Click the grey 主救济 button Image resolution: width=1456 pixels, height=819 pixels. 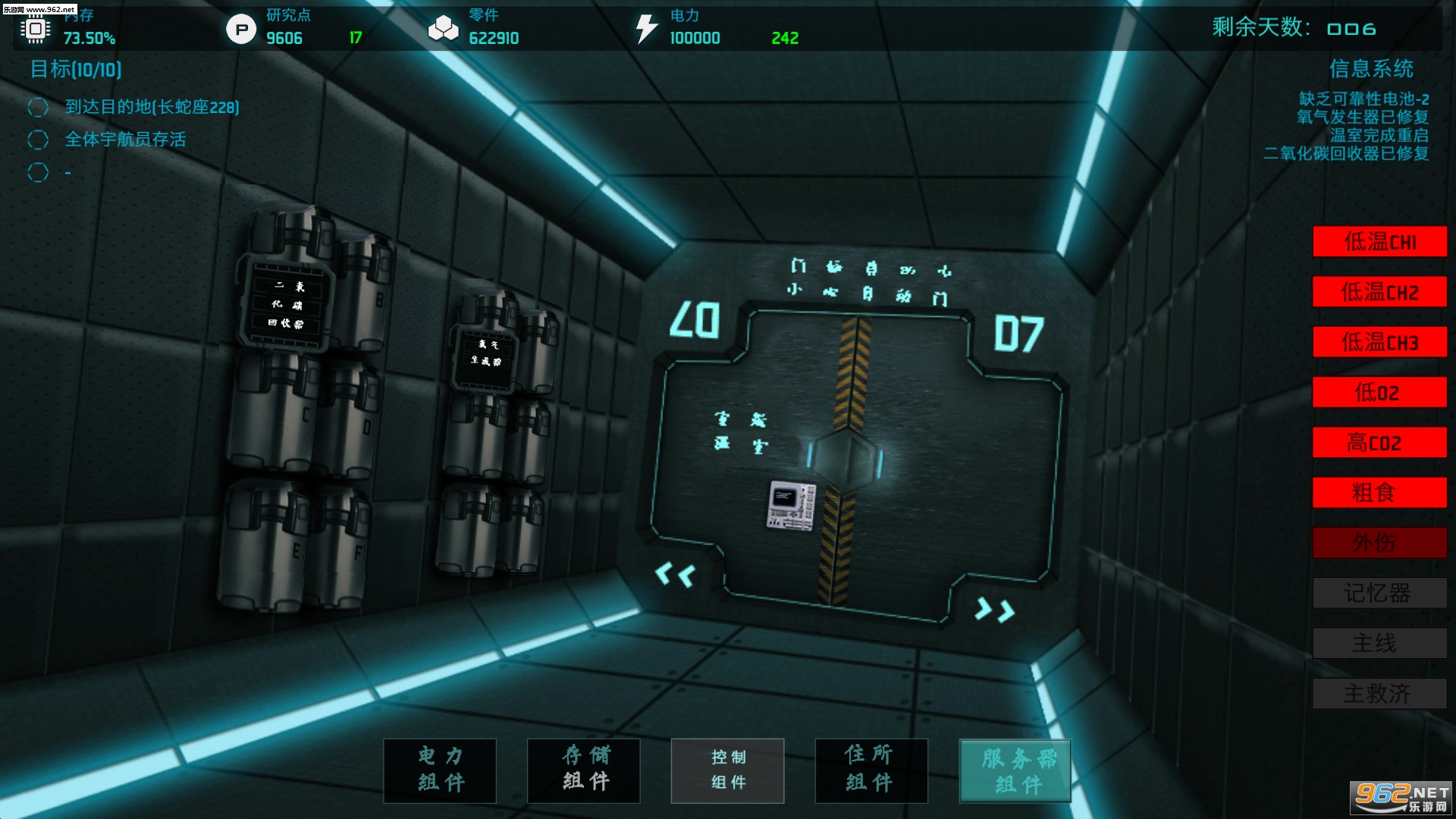[1379, 693]
